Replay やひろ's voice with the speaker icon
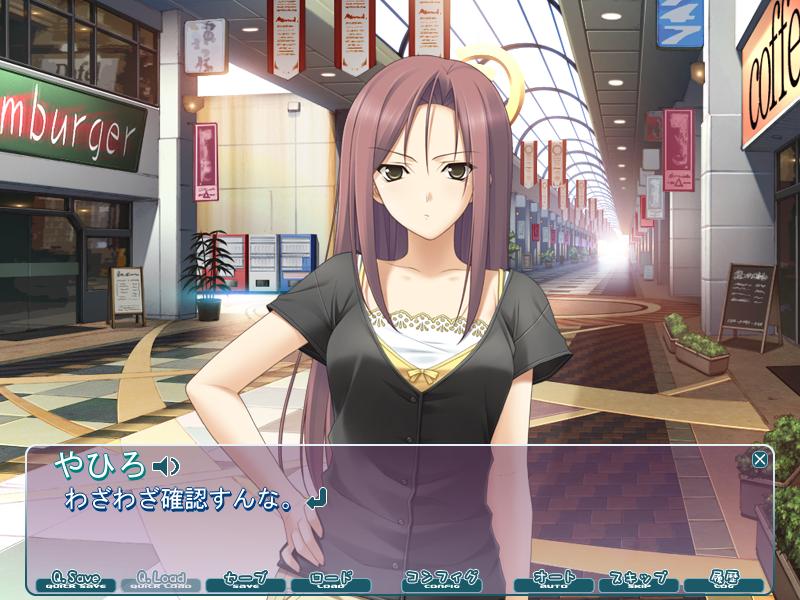This screenshot has width=800, height=600. [166, 465]
